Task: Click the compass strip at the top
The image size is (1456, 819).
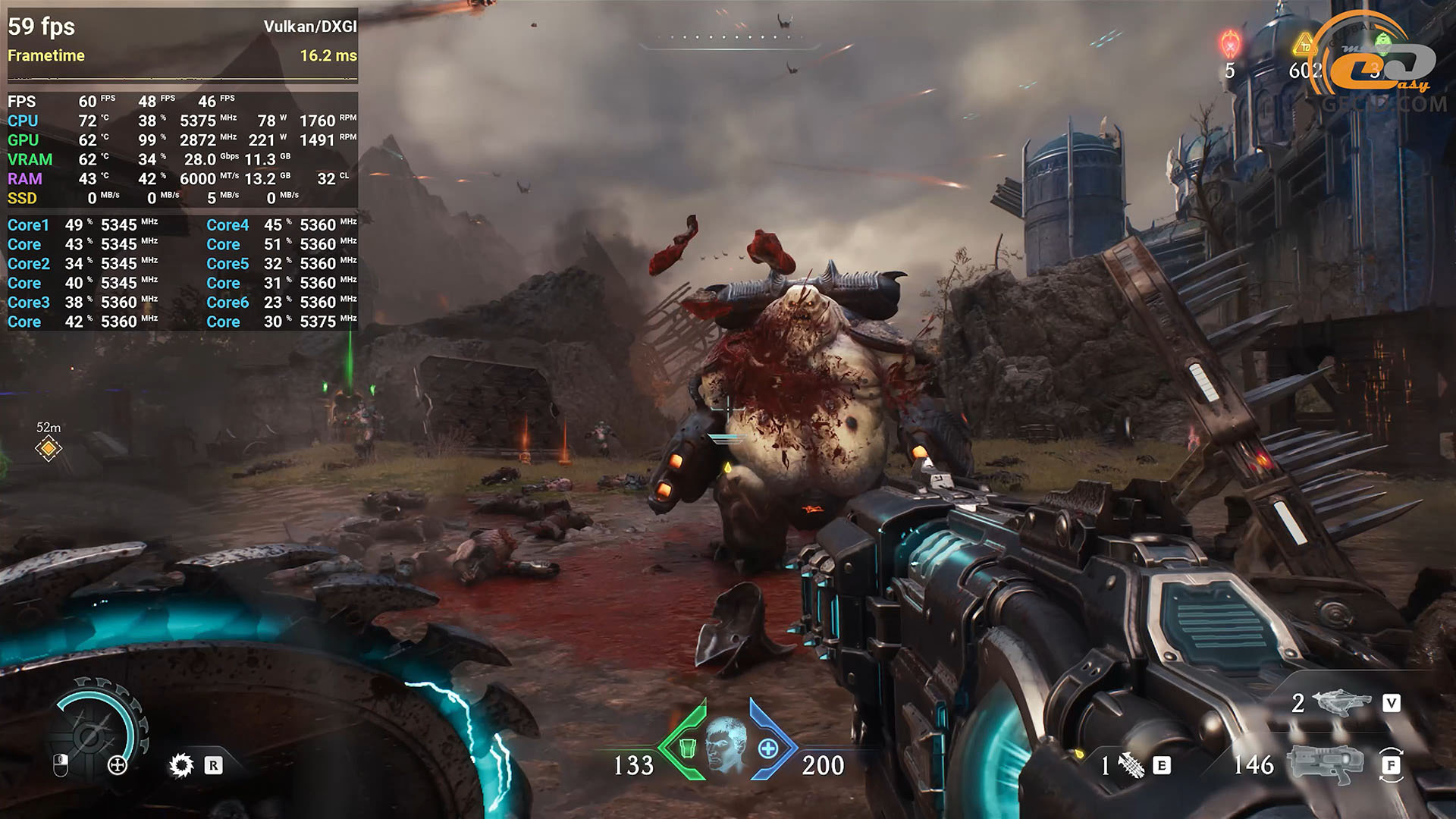Action: click(x=728, y=39)
